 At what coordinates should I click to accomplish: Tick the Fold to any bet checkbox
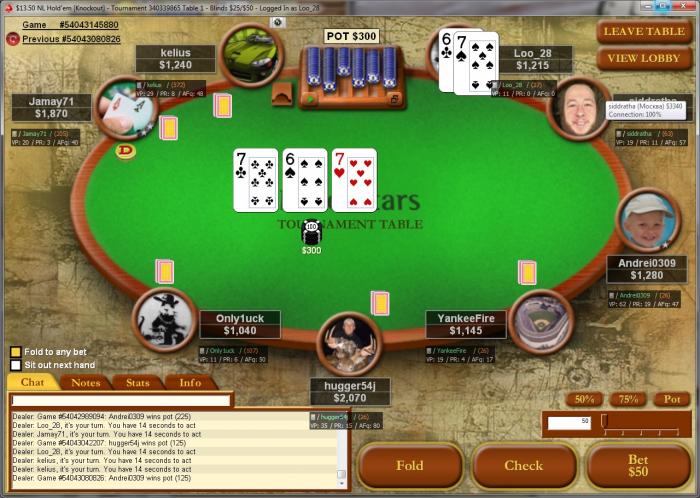(16, 351)
